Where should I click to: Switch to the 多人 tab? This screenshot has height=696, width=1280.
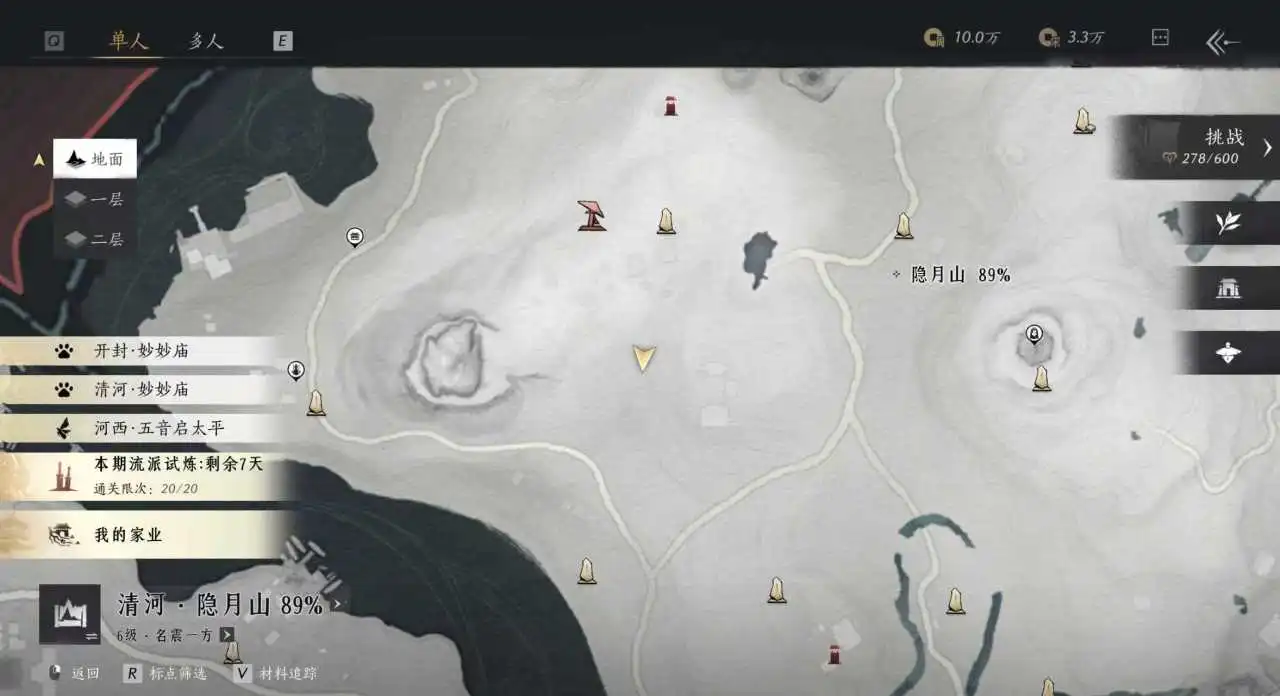coord(206,41)
